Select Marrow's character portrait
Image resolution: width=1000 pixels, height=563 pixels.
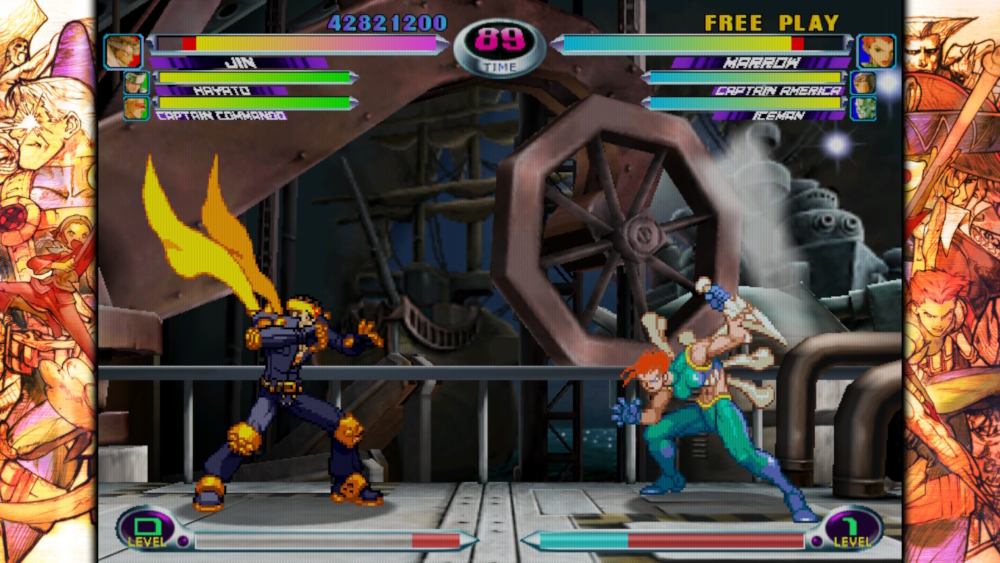876,51
